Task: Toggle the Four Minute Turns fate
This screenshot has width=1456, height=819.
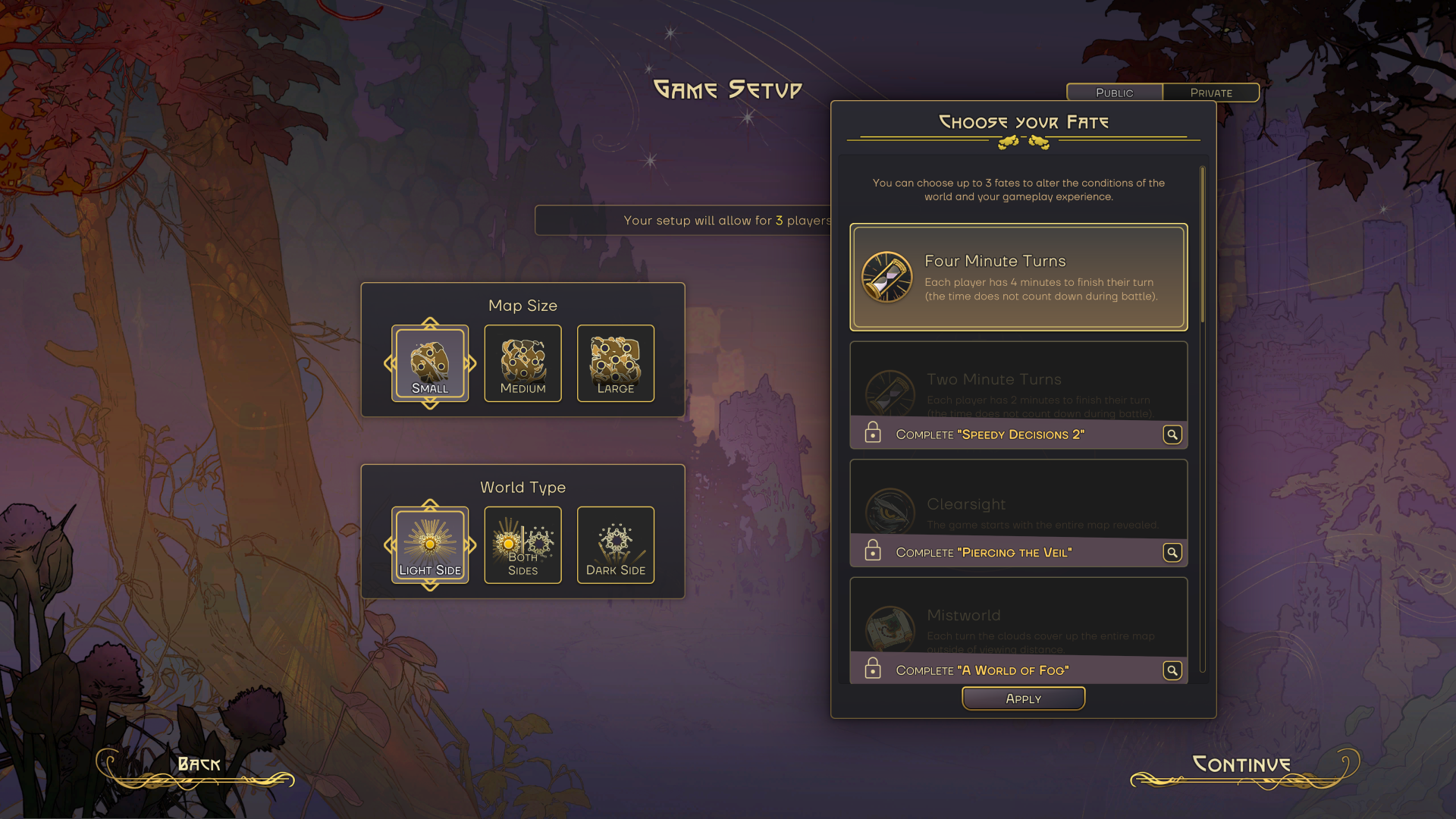Action: click(x=1018, y=278)
